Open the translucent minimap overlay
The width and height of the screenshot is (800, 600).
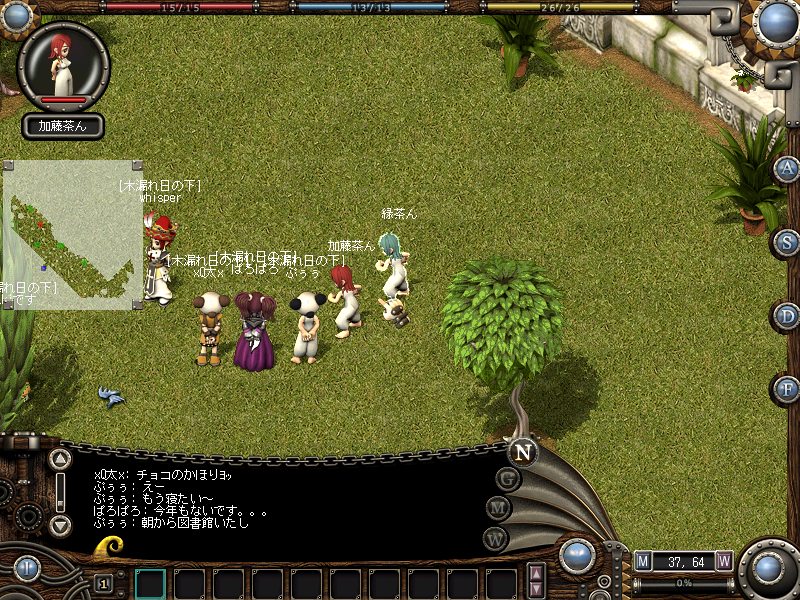point(73,234)
